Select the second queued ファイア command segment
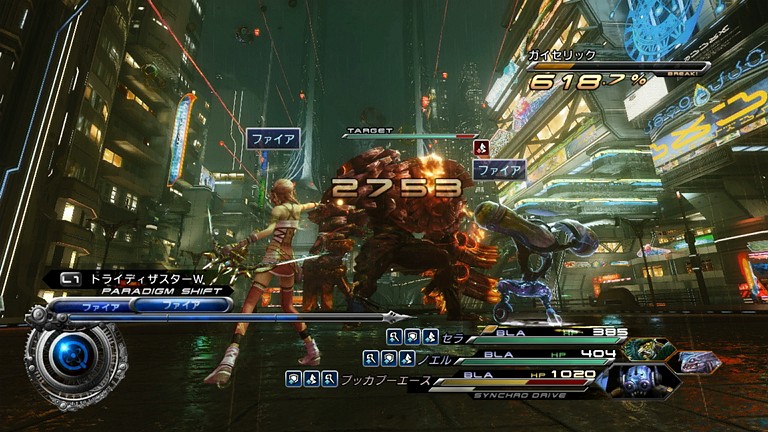 pos(181,306)
